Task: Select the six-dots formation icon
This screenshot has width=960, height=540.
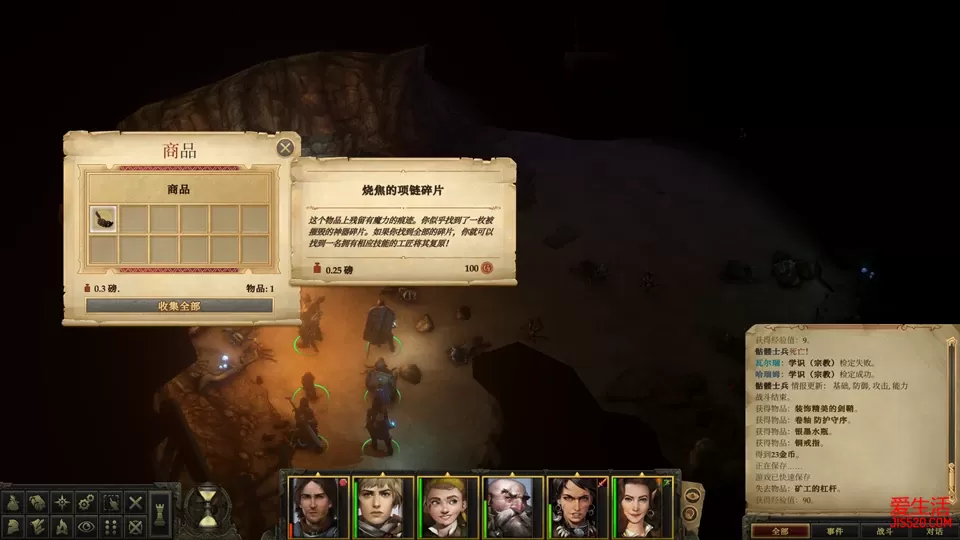Action: [x=112, y=526]
